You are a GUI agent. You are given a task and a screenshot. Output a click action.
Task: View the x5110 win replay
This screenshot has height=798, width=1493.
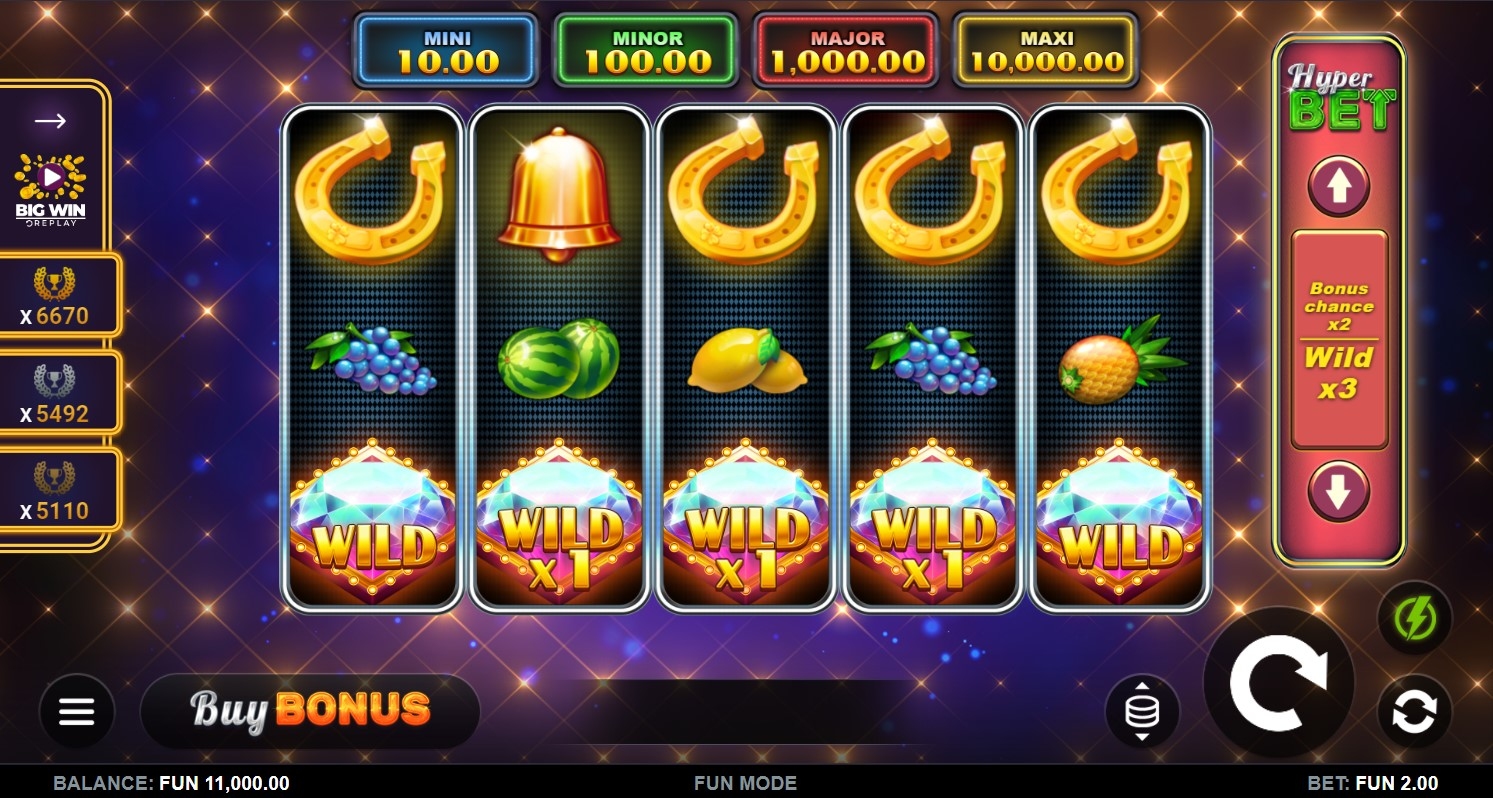56,492
